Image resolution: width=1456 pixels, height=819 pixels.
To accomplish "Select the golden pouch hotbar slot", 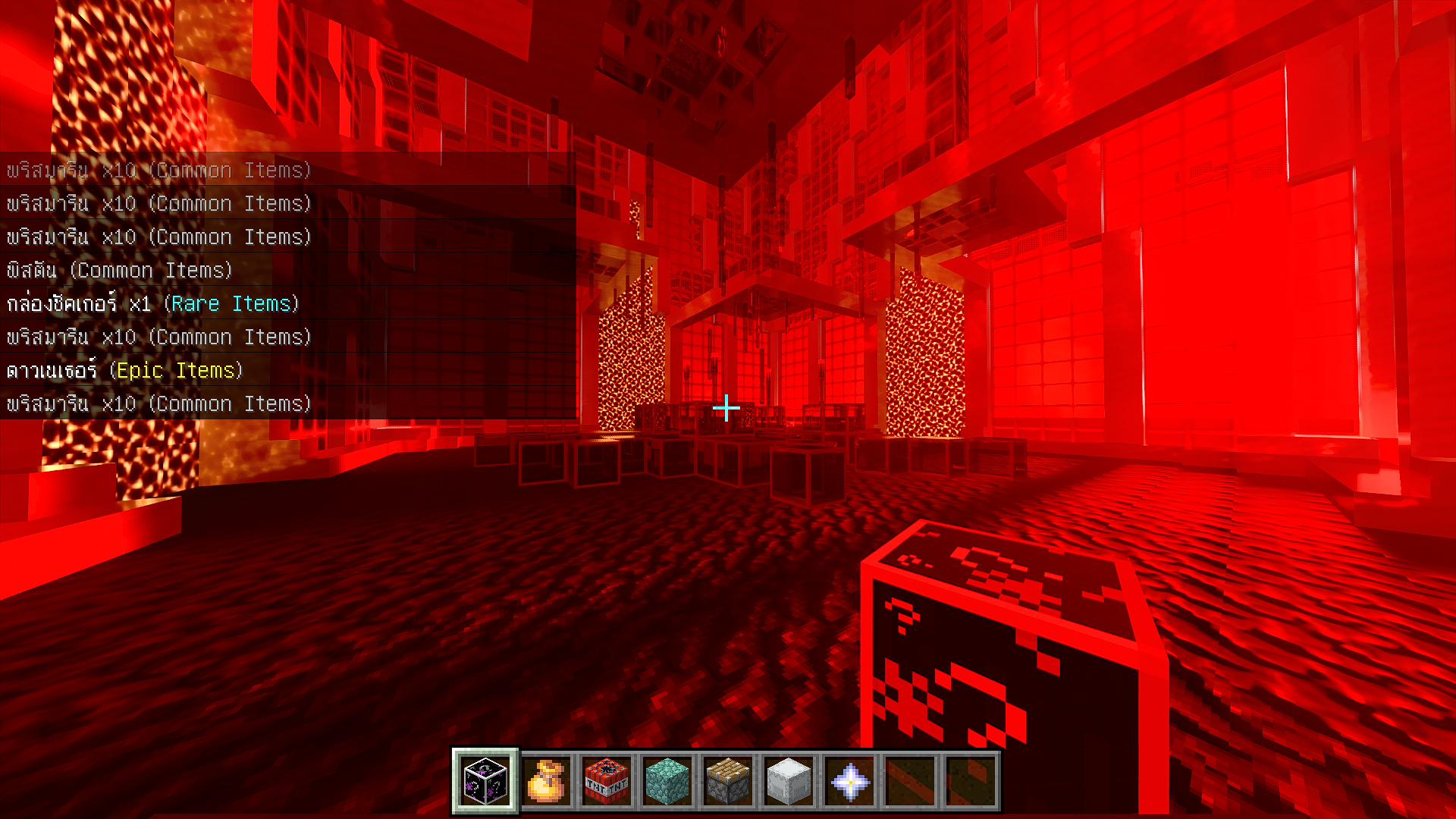I will (x=546, y=781).
